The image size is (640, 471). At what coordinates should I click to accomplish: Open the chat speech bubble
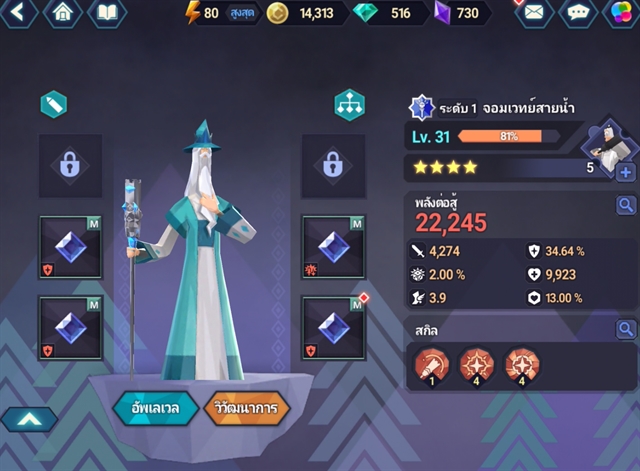(x=576, y=13)
